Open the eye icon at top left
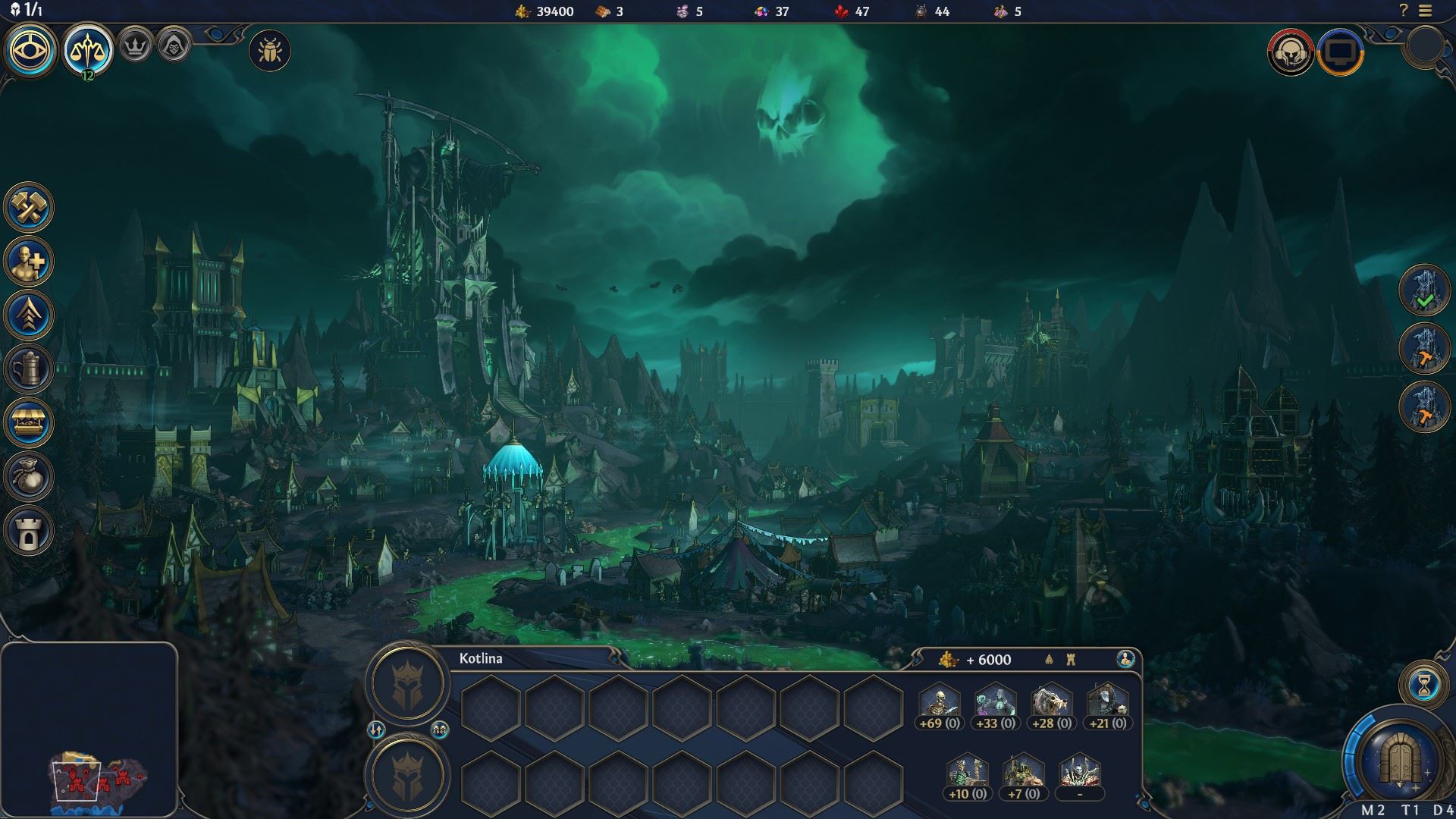Image resolution: width=1456 pixels, height=819 pixels. click(30, 51)
